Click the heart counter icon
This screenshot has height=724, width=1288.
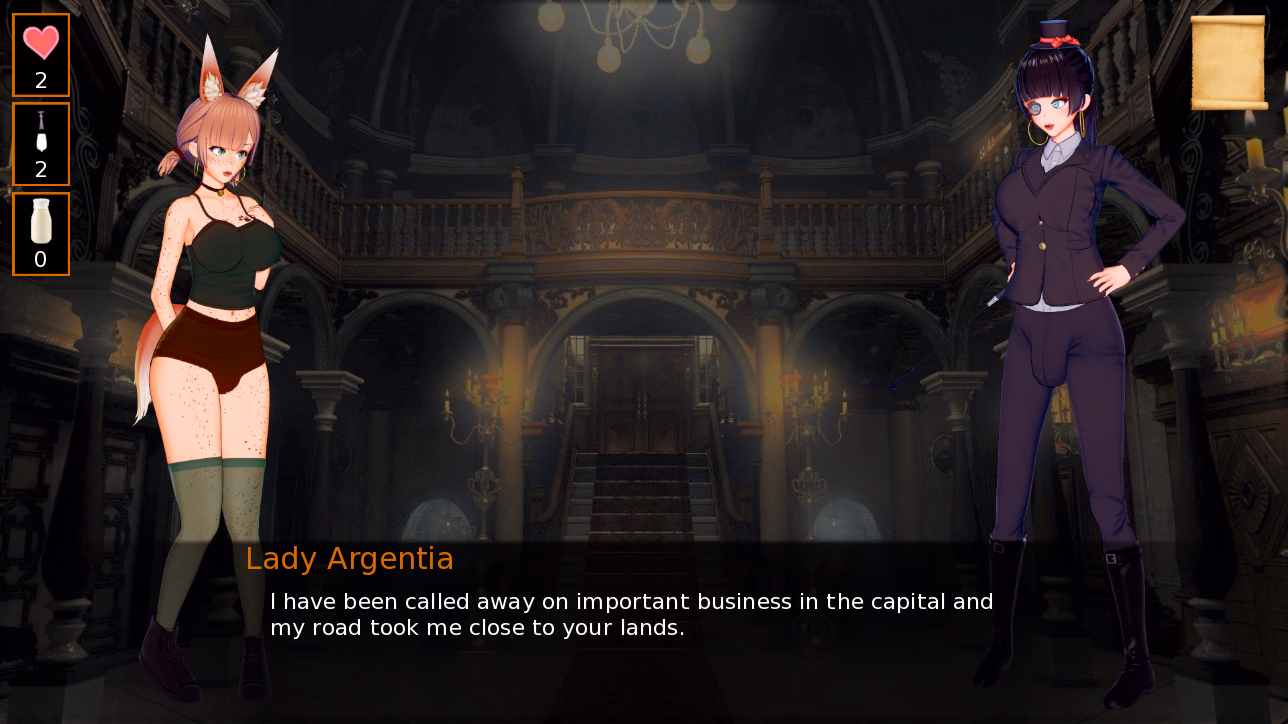[x=40, y=44]
